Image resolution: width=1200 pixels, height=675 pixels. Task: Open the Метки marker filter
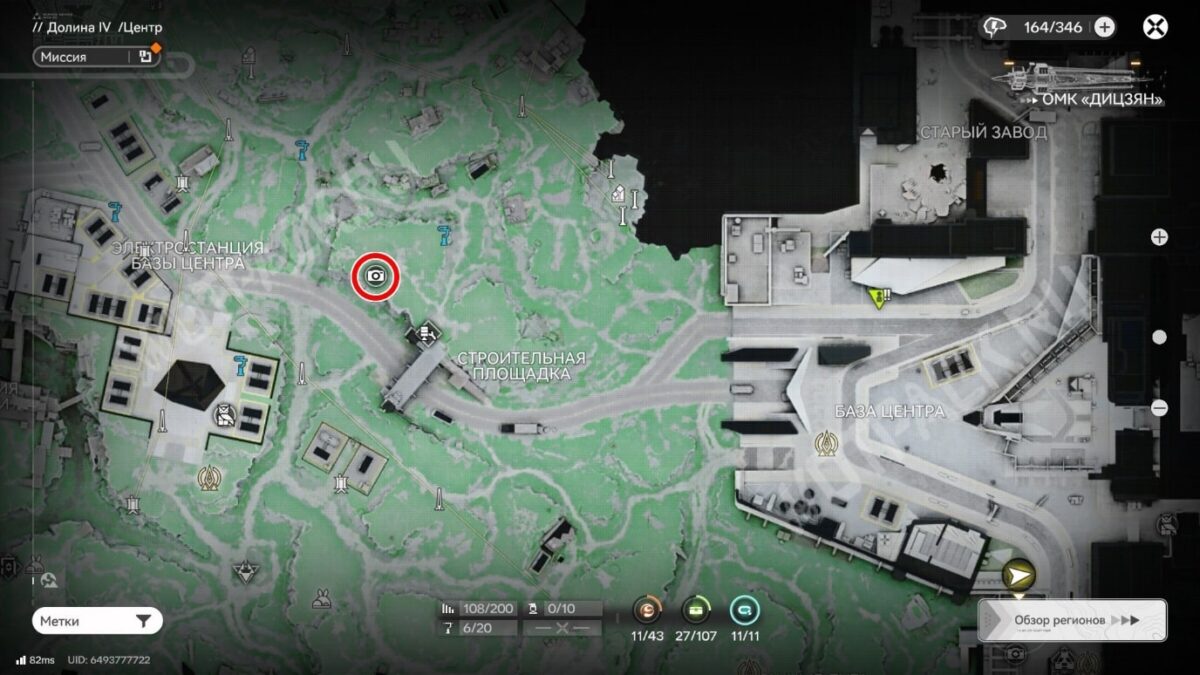pos(97,621)
